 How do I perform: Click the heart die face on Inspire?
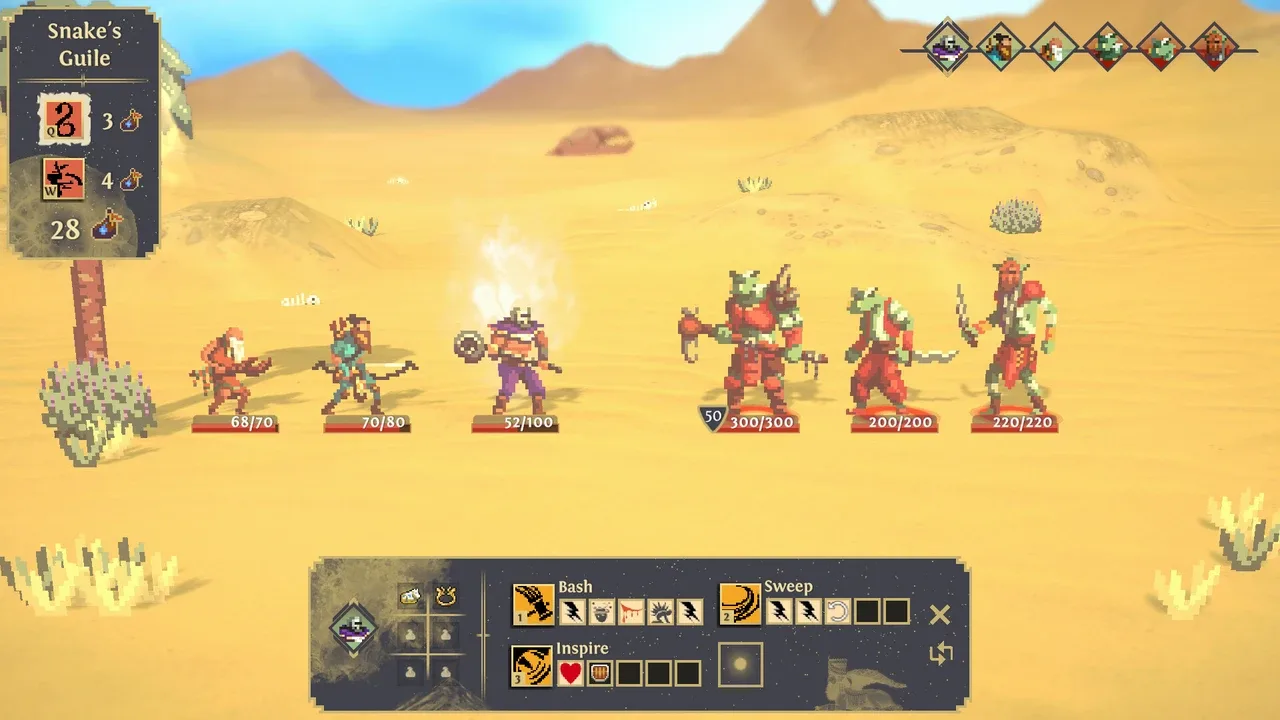click(x=570, y=673)
